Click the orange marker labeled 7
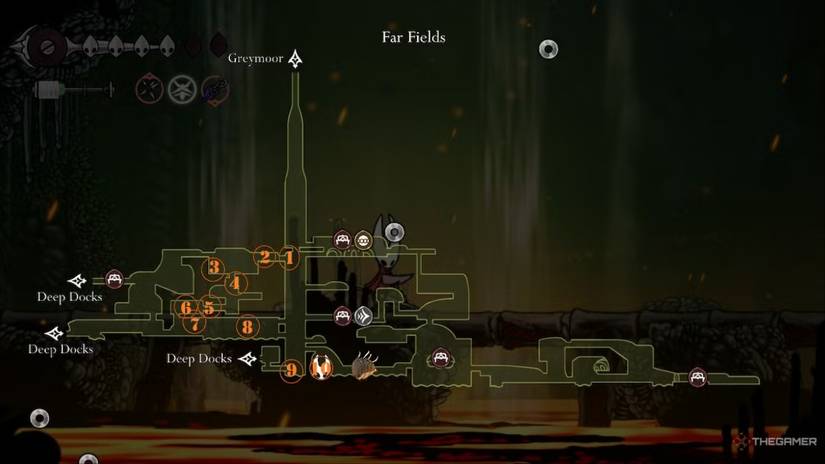Viewport: 825px width, 464px height. click(x=194, y=324)
